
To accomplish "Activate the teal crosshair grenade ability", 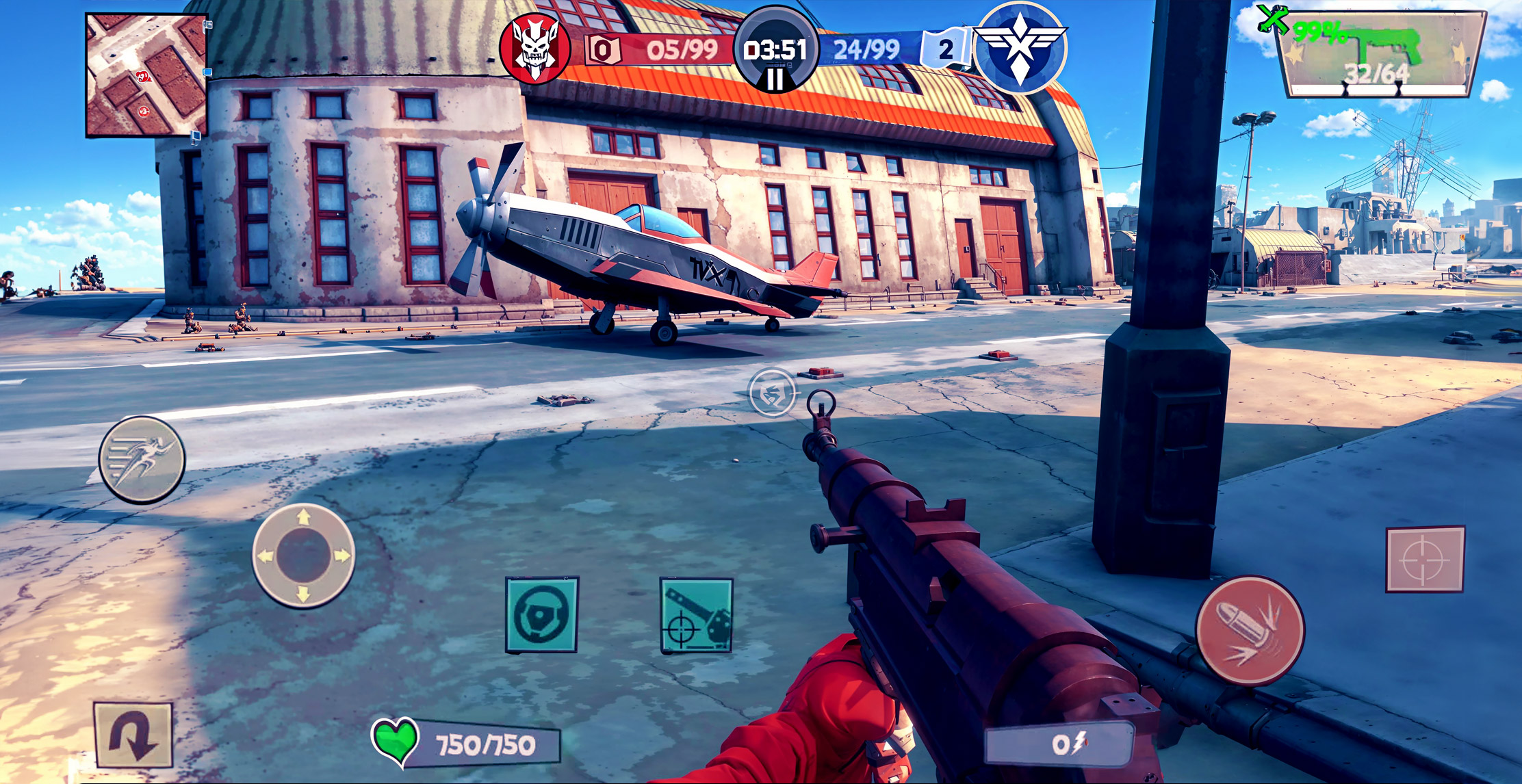I will click(696, 615).
